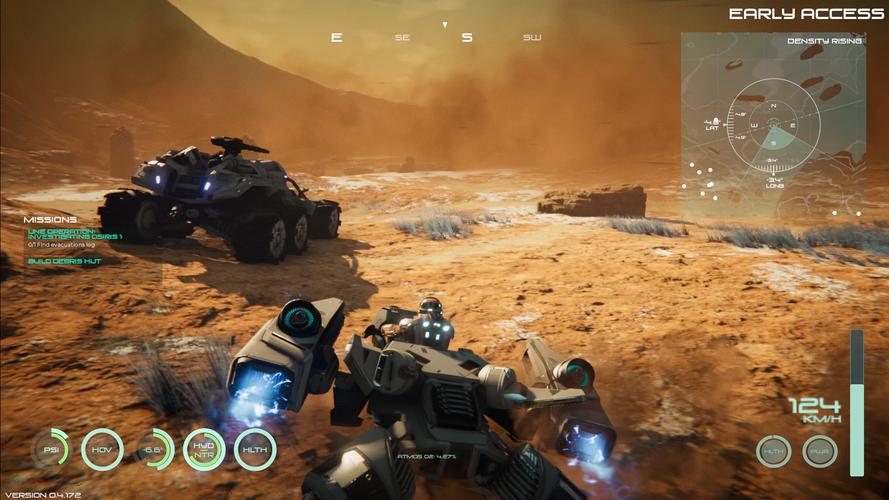Image resolution: width=889 pixels, height=500 pixels.
Task: Select the HOV hover indicator
Action: [102, 449]
